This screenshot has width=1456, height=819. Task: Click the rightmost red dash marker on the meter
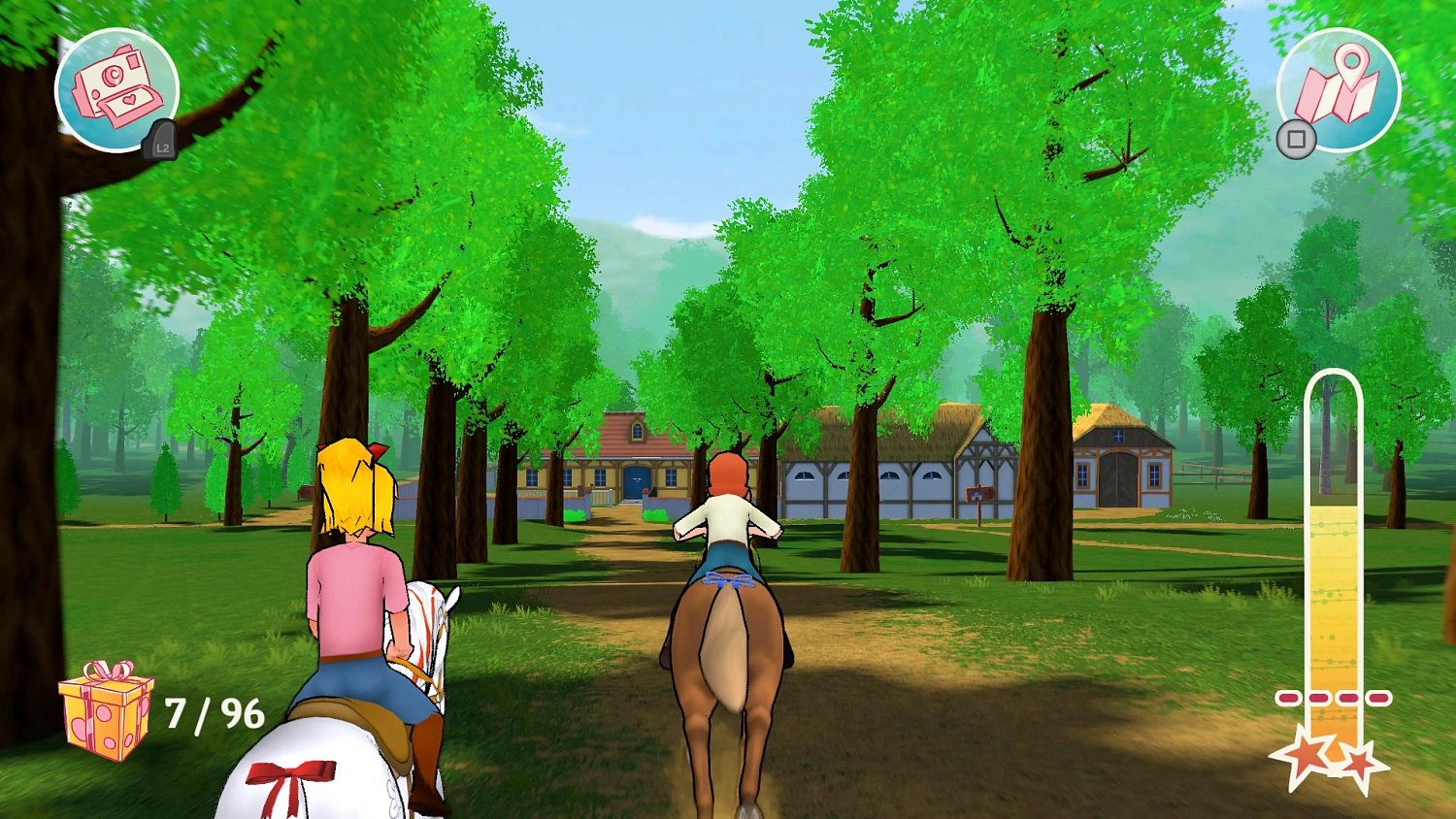click(x=1377, y=697)
